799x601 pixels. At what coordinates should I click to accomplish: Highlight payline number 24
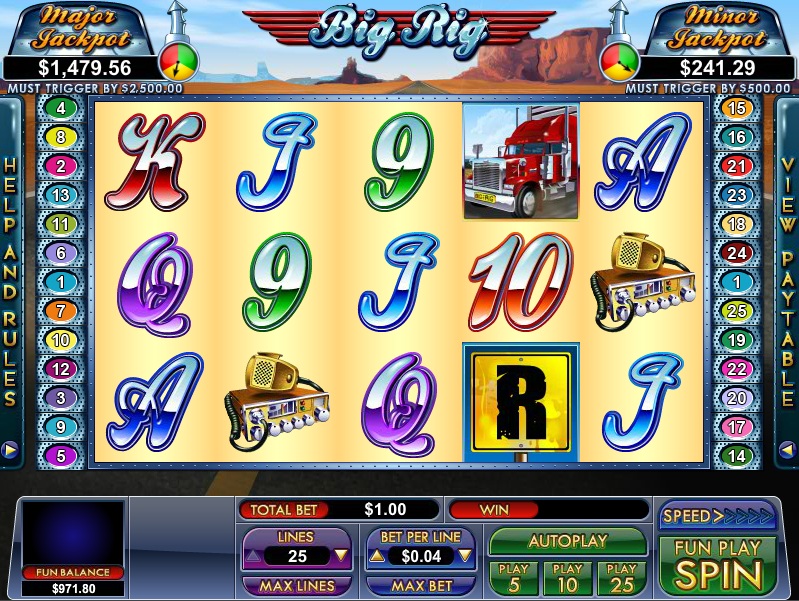click(x=737, y=253)
